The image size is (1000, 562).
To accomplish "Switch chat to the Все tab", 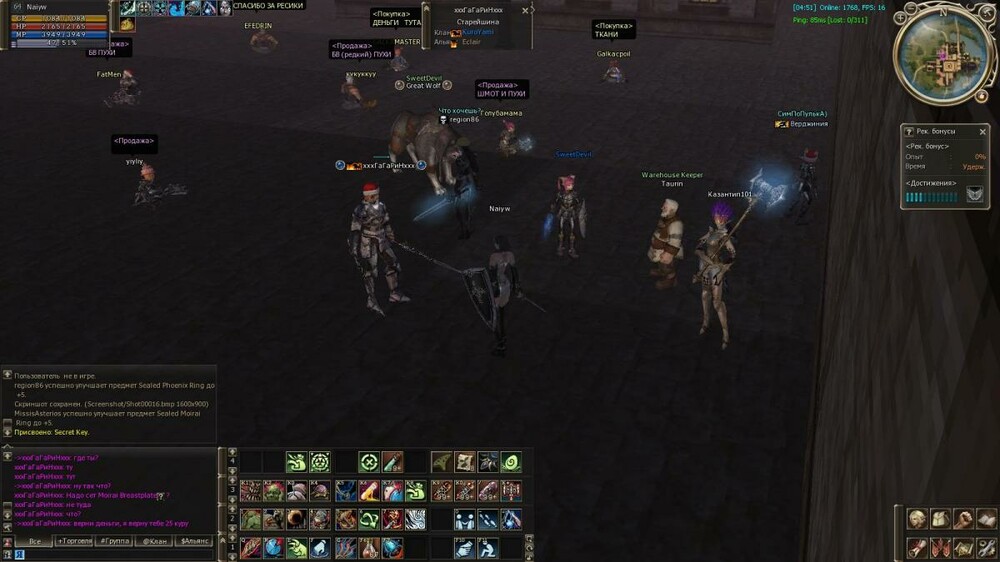I will [34, 541].
